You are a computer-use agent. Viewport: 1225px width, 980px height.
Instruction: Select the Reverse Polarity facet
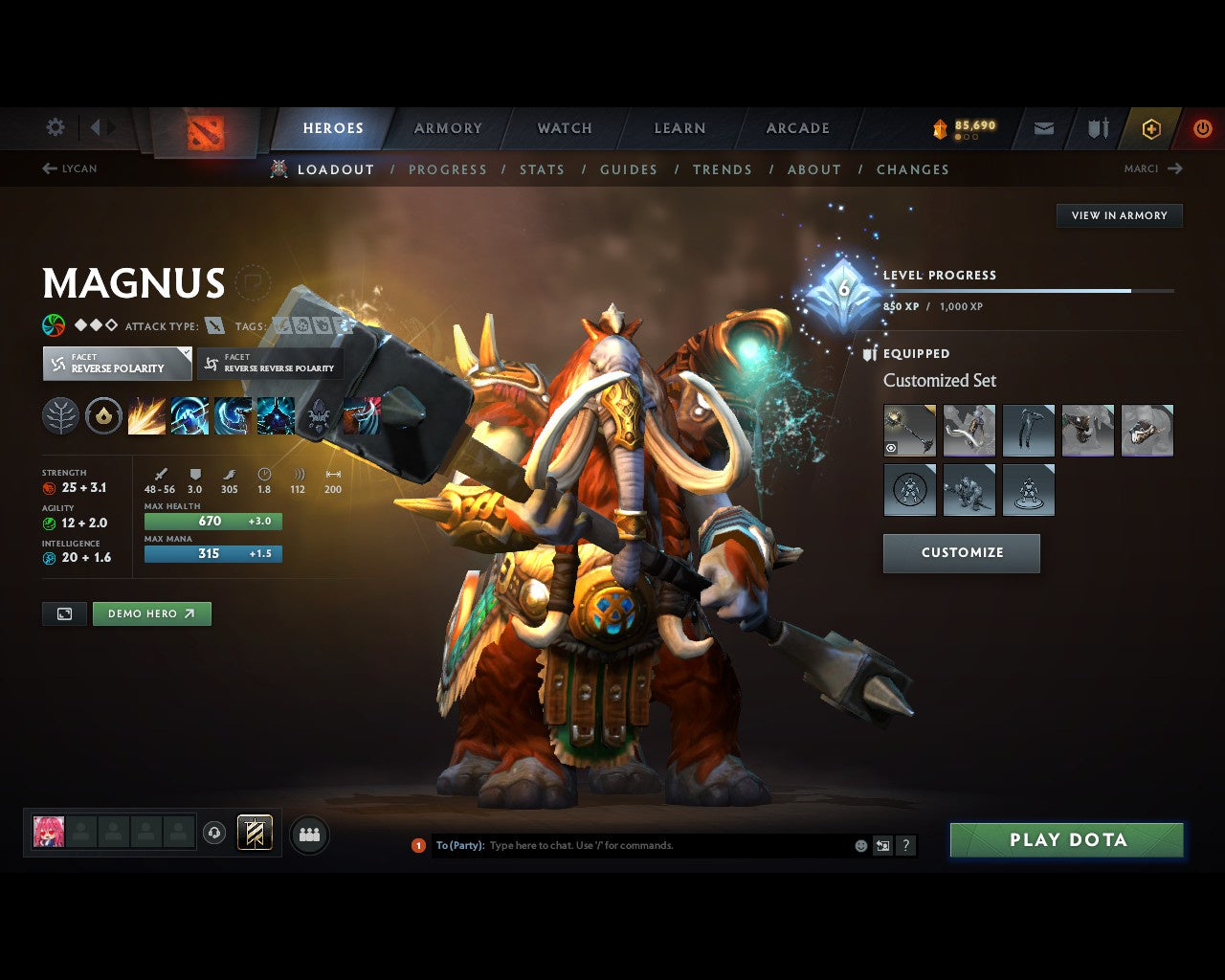pyautogui.click(x=116, y=364)
